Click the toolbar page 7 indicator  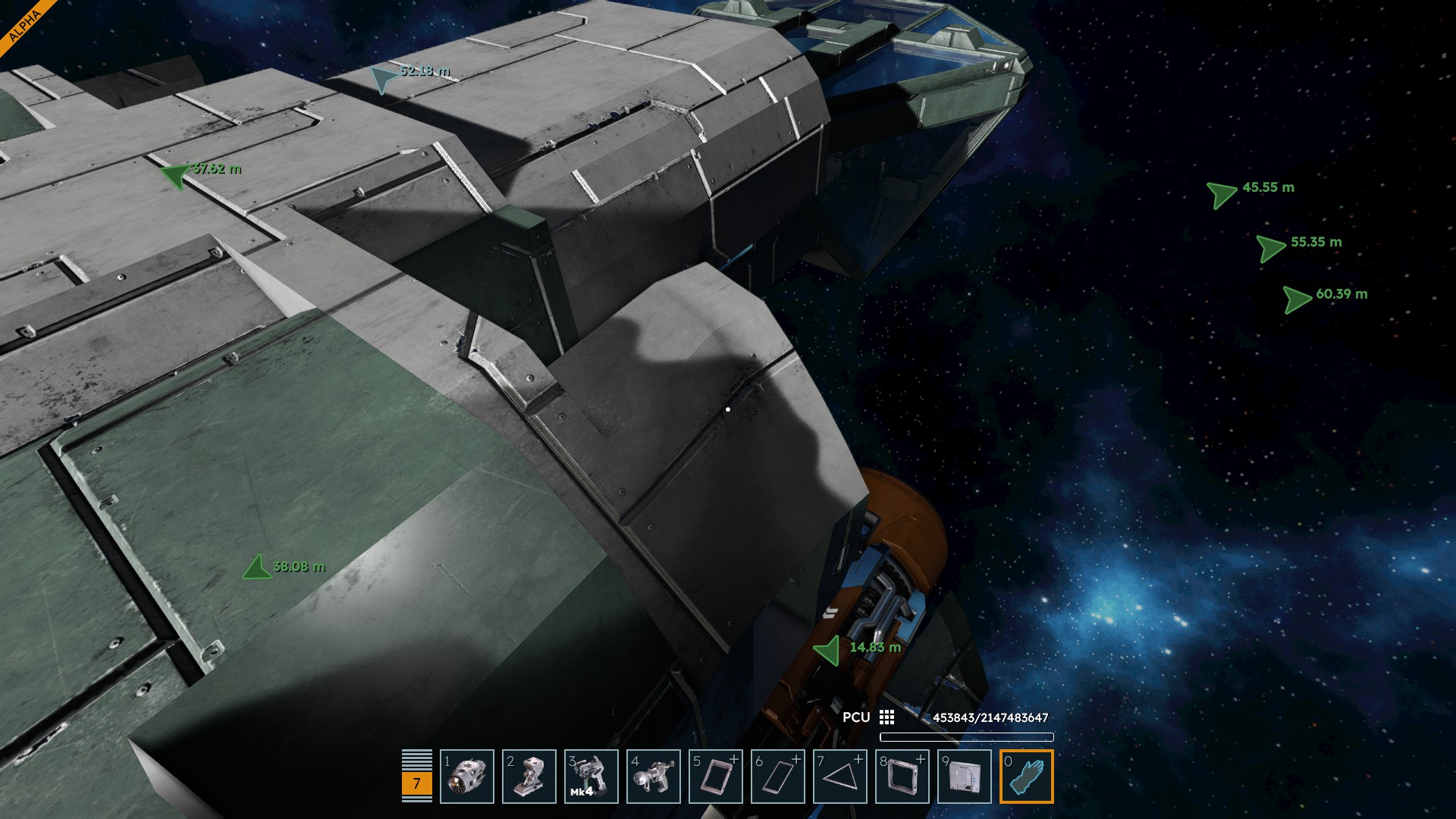pos(416,783)
